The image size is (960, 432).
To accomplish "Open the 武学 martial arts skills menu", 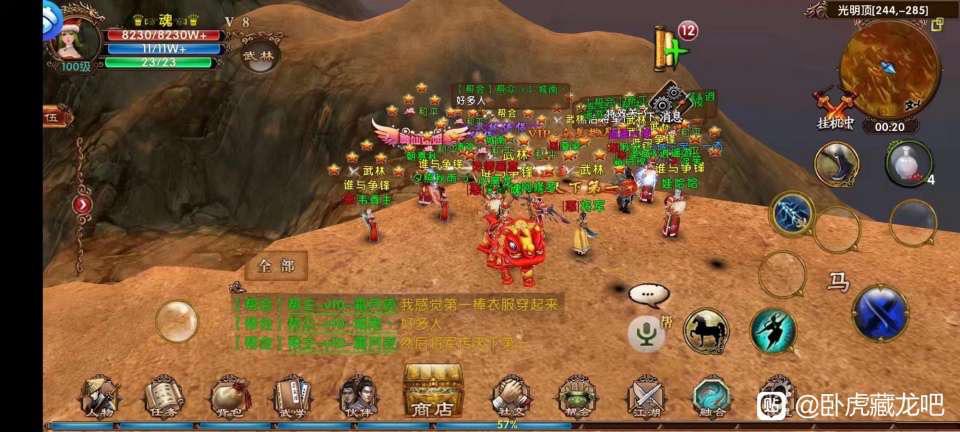I will tap(294, 395).
